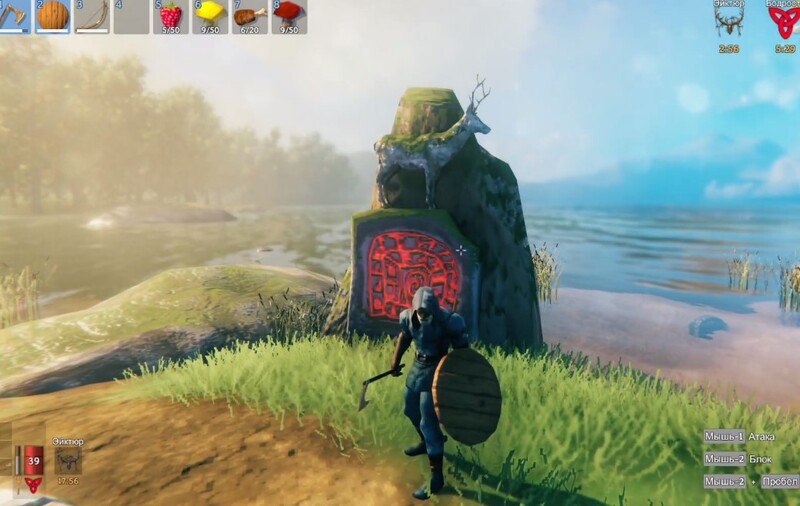Select the red mushroom in slot 8
The height and width of the screenshot is (506, 800).
pyautogui.click(x=288, y=16)
